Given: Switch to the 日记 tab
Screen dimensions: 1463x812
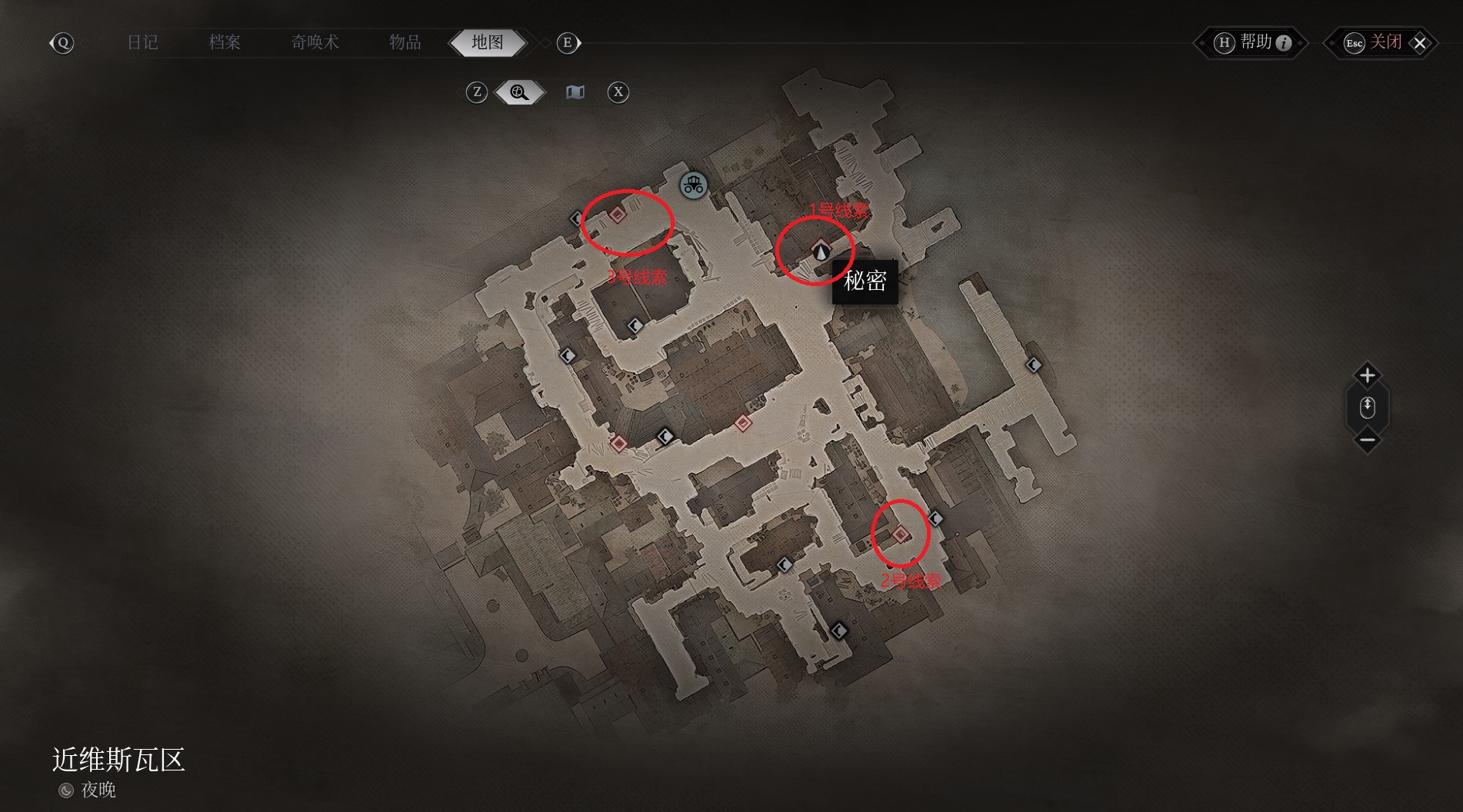Looking at the screenshot, I should coord(142,42).
